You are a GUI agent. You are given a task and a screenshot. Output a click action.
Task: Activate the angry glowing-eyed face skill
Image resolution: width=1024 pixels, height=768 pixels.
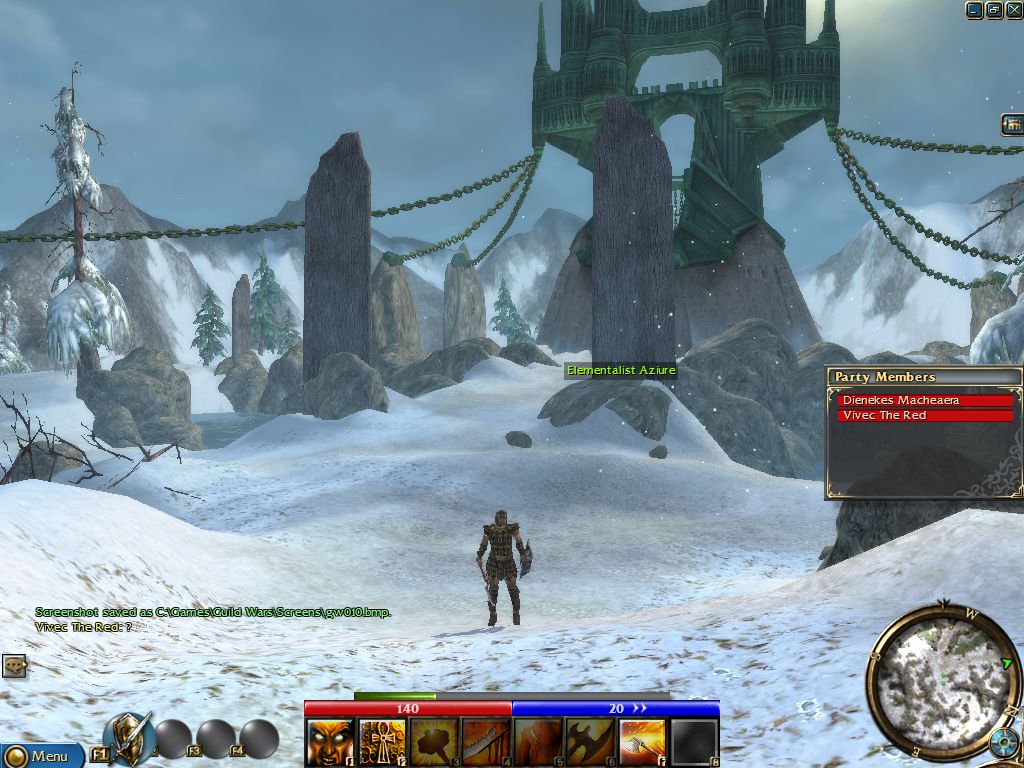[330, 742]
